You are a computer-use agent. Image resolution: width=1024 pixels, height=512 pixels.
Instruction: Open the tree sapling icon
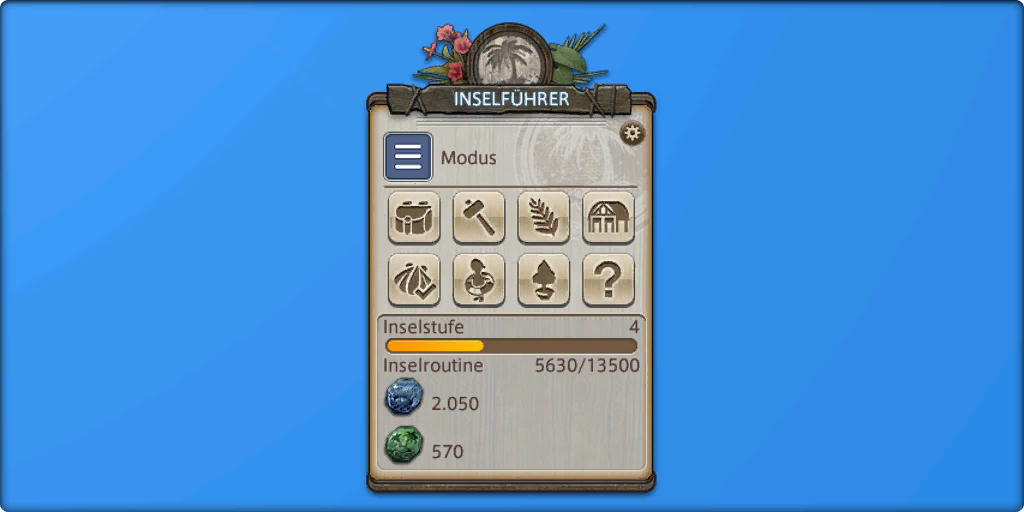click(x=544, y=280)
